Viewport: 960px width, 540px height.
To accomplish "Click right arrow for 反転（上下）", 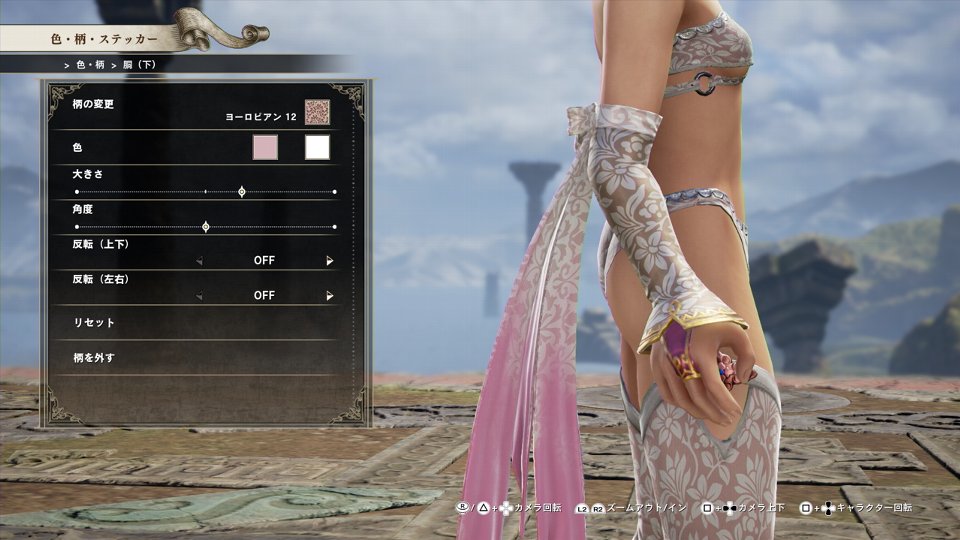I will tap(329, 261).
